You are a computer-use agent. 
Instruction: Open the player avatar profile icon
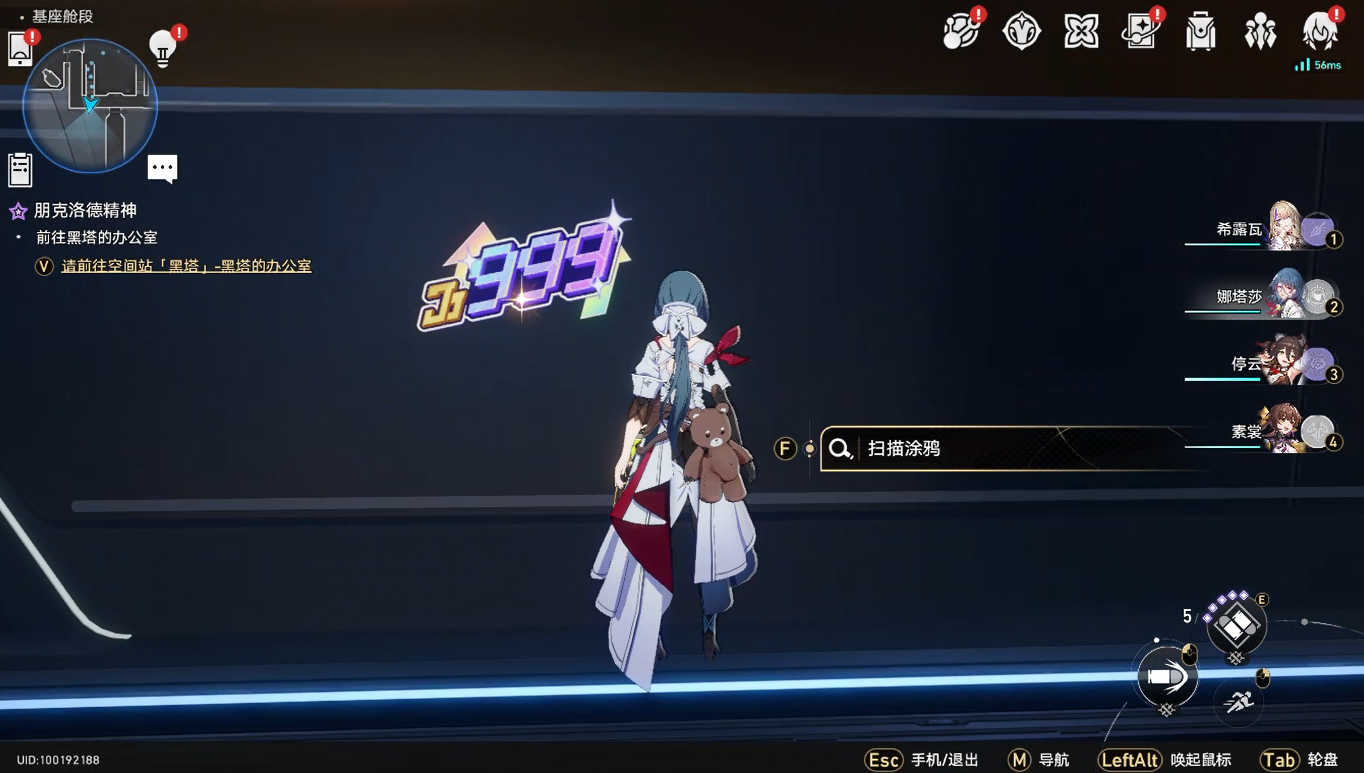pyautogui.click(x=1320, y=32)
